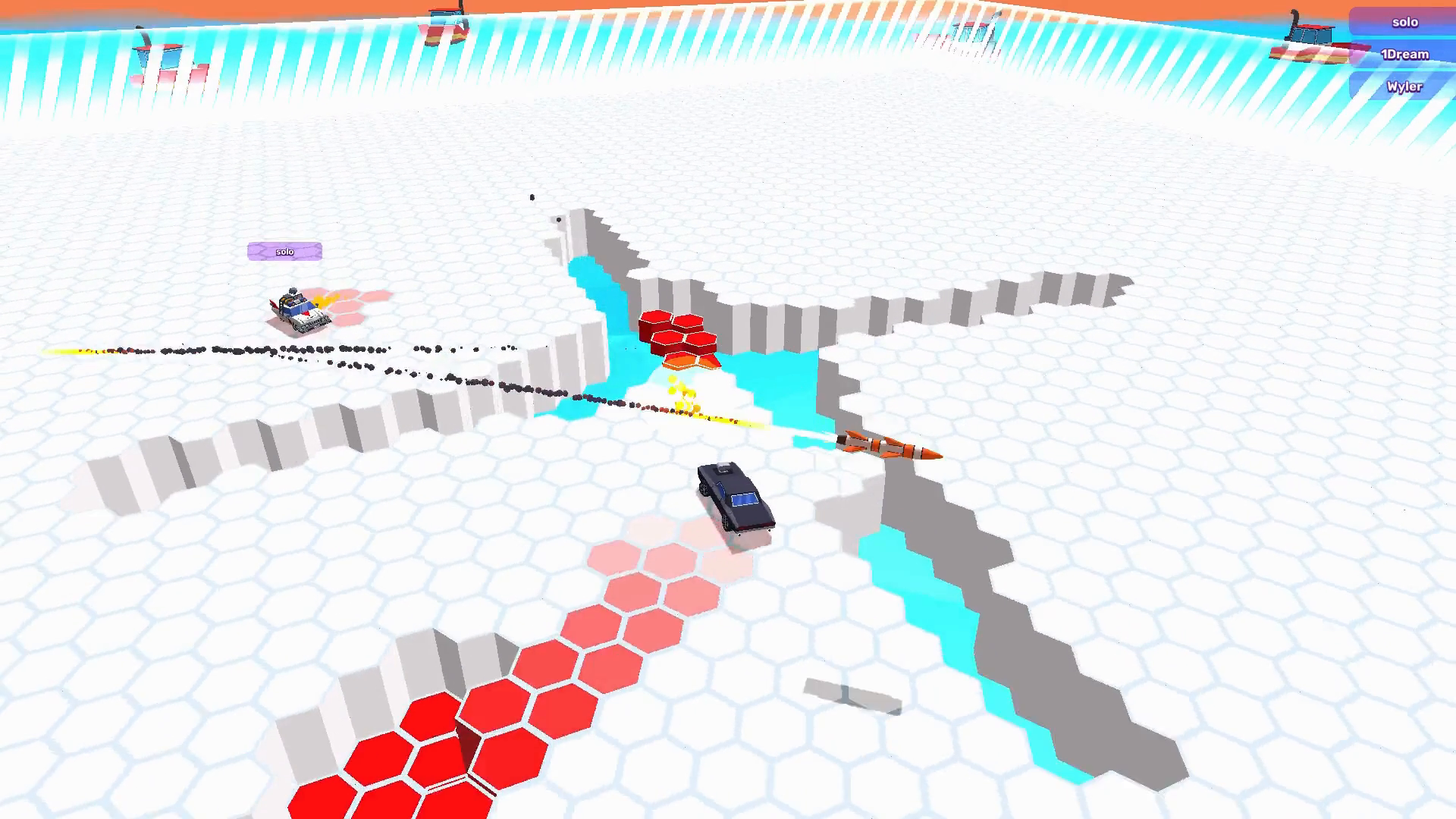Click the raised red hexagon blocks mid-field
The height and width of the screenshot is (819, 1456).
coord(679,334)
